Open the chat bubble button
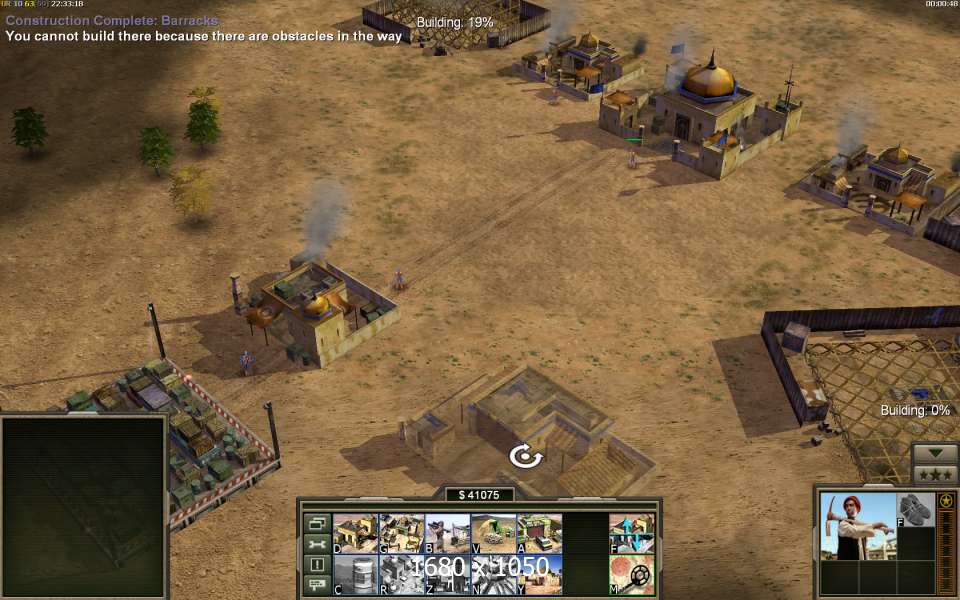Viewport: 960px width, 600px height. click(317, 585)
